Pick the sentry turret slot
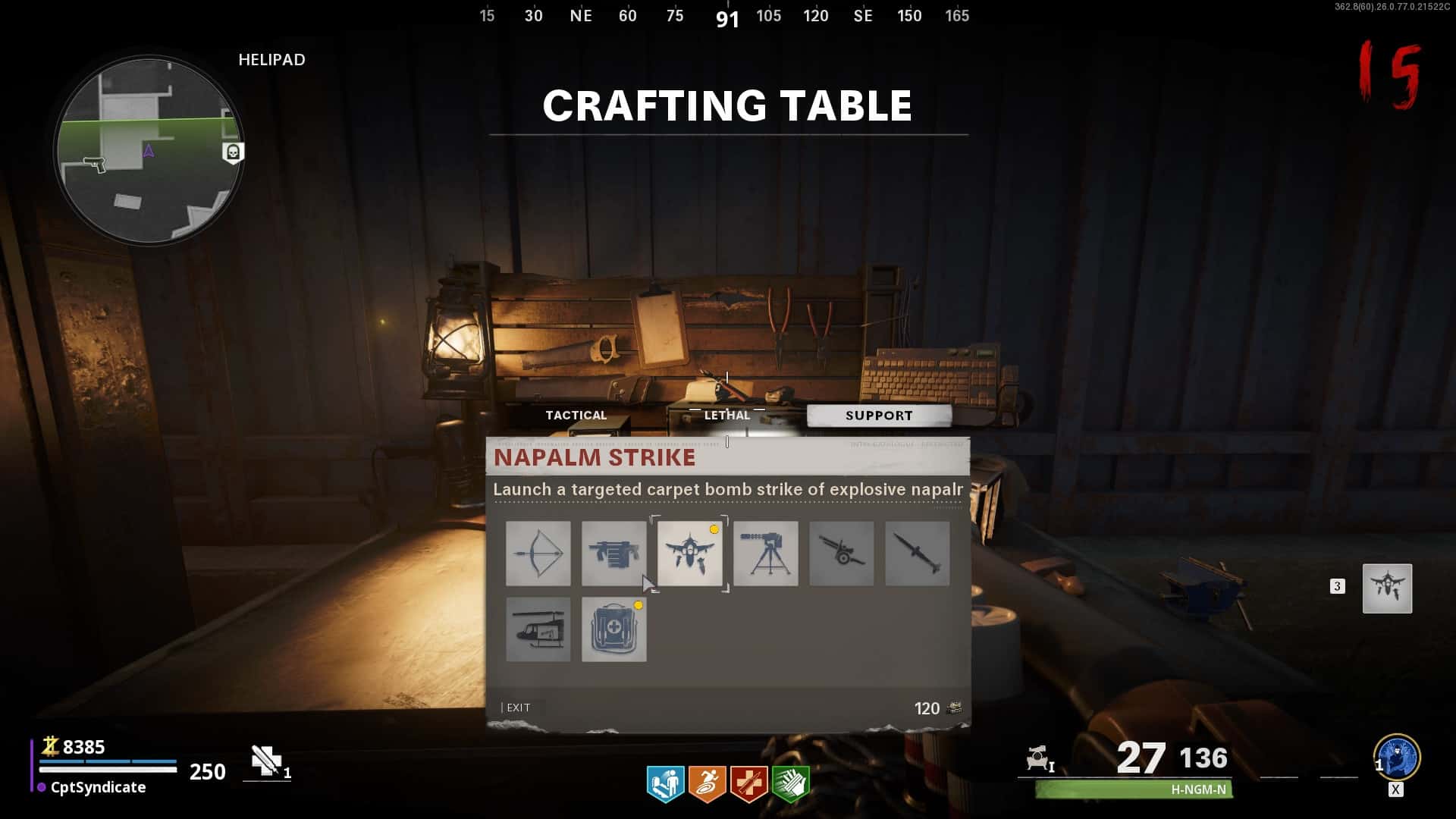 pyautogui.click(x=766, y=554)
